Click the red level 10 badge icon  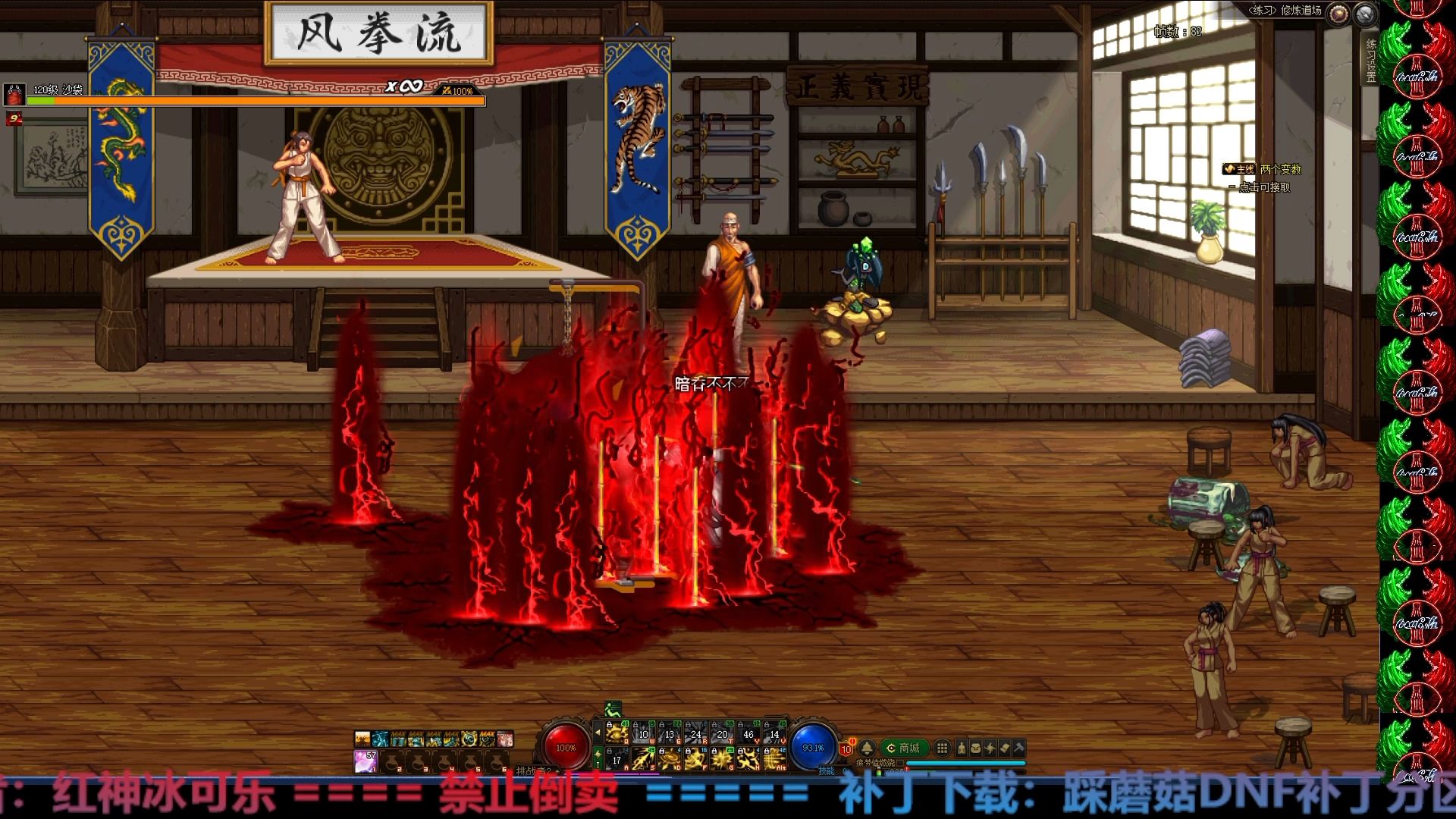[846, 749]
